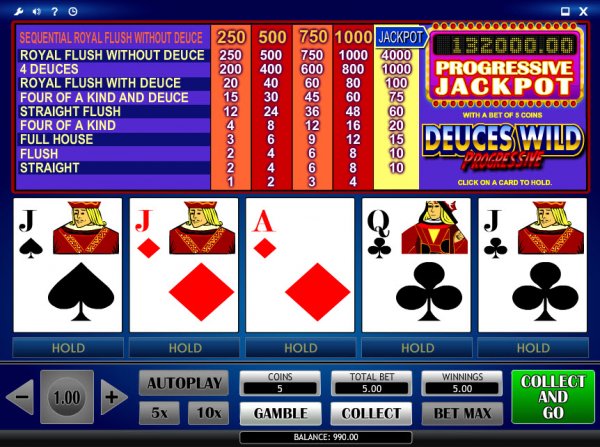Click the green Collect and Go button
This screenshot has height=447, width=600.
(552, 397)
